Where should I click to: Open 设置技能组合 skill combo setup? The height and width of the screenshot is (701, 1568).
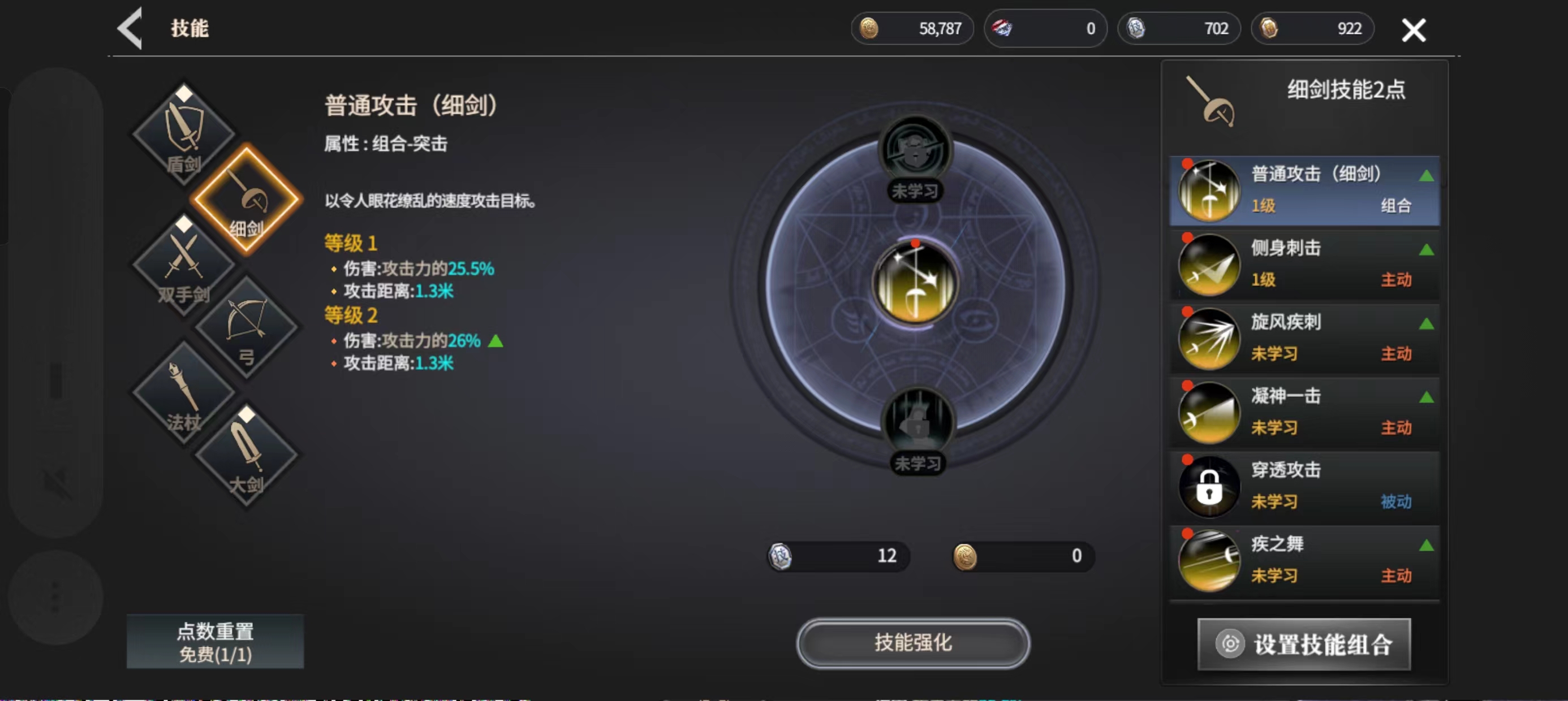(1304, 644)
